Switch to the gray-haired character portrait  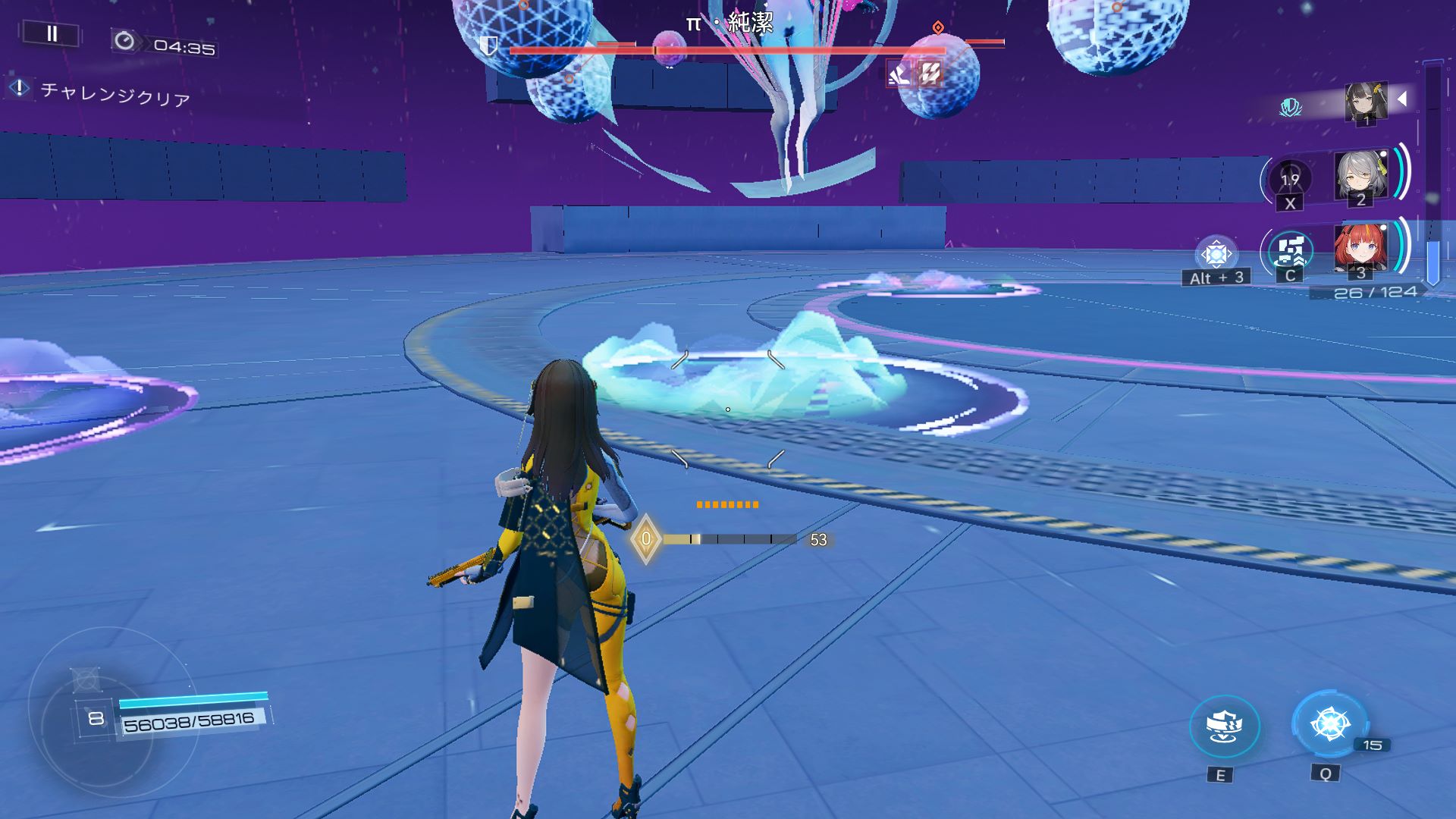(1360, 177)
